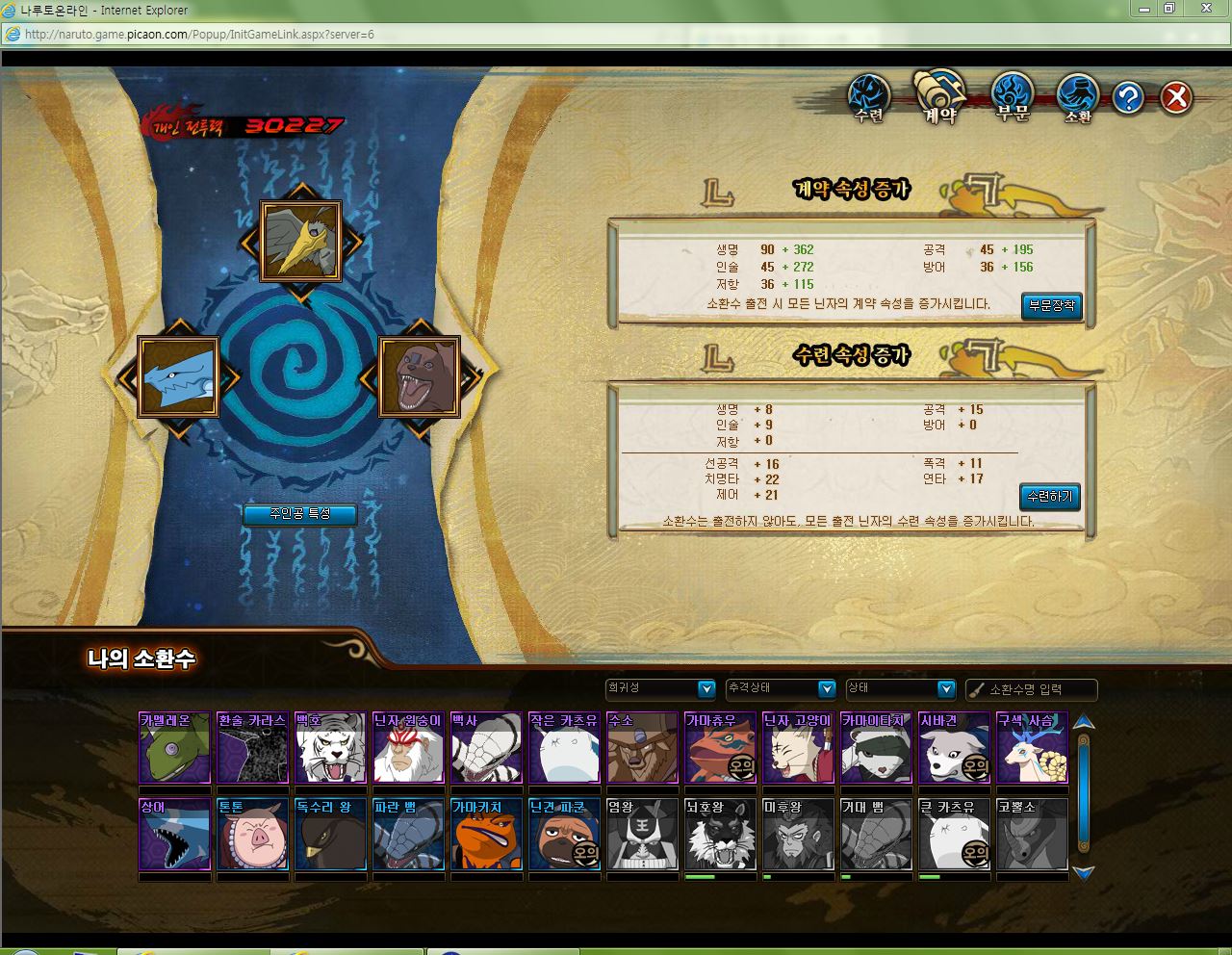The width and height of the screenshot is (1232, 955).
Task: Choose the 카멜레온 summon thumbnail
Action: click(174, 748)
